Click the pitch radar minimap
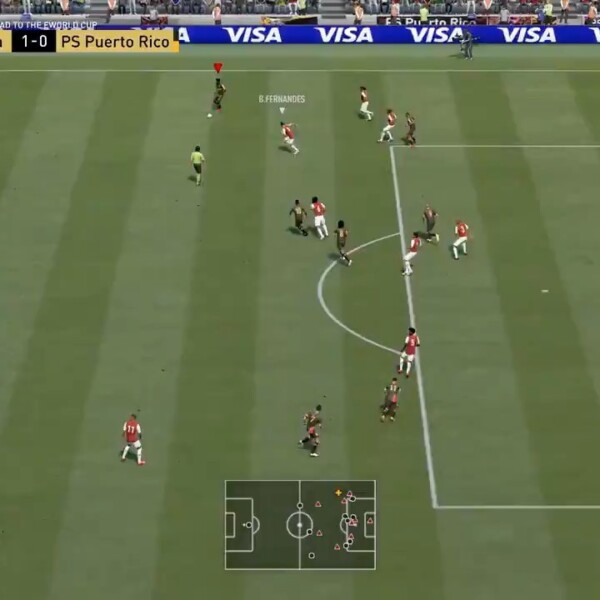 coord(300,525)
